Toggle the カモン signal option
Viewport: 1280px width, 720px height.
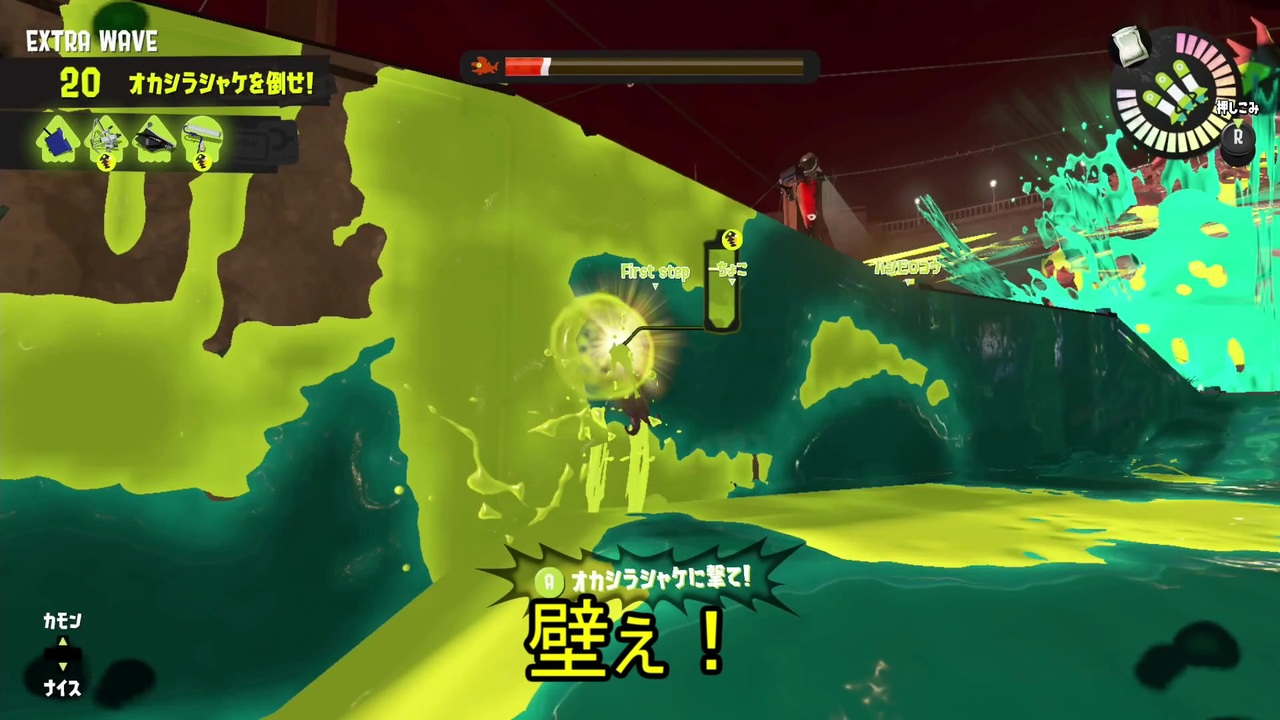(62, 621)
